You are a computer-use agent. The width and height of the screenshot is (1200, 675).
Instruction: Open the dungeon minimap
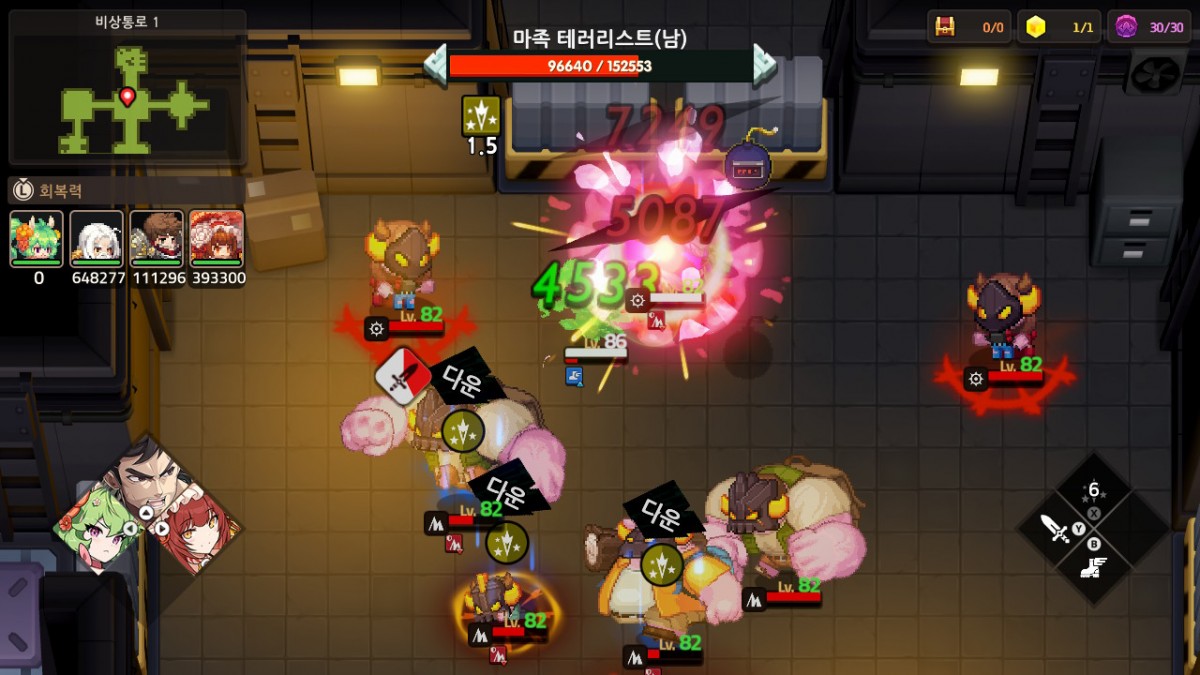point(127,88)
